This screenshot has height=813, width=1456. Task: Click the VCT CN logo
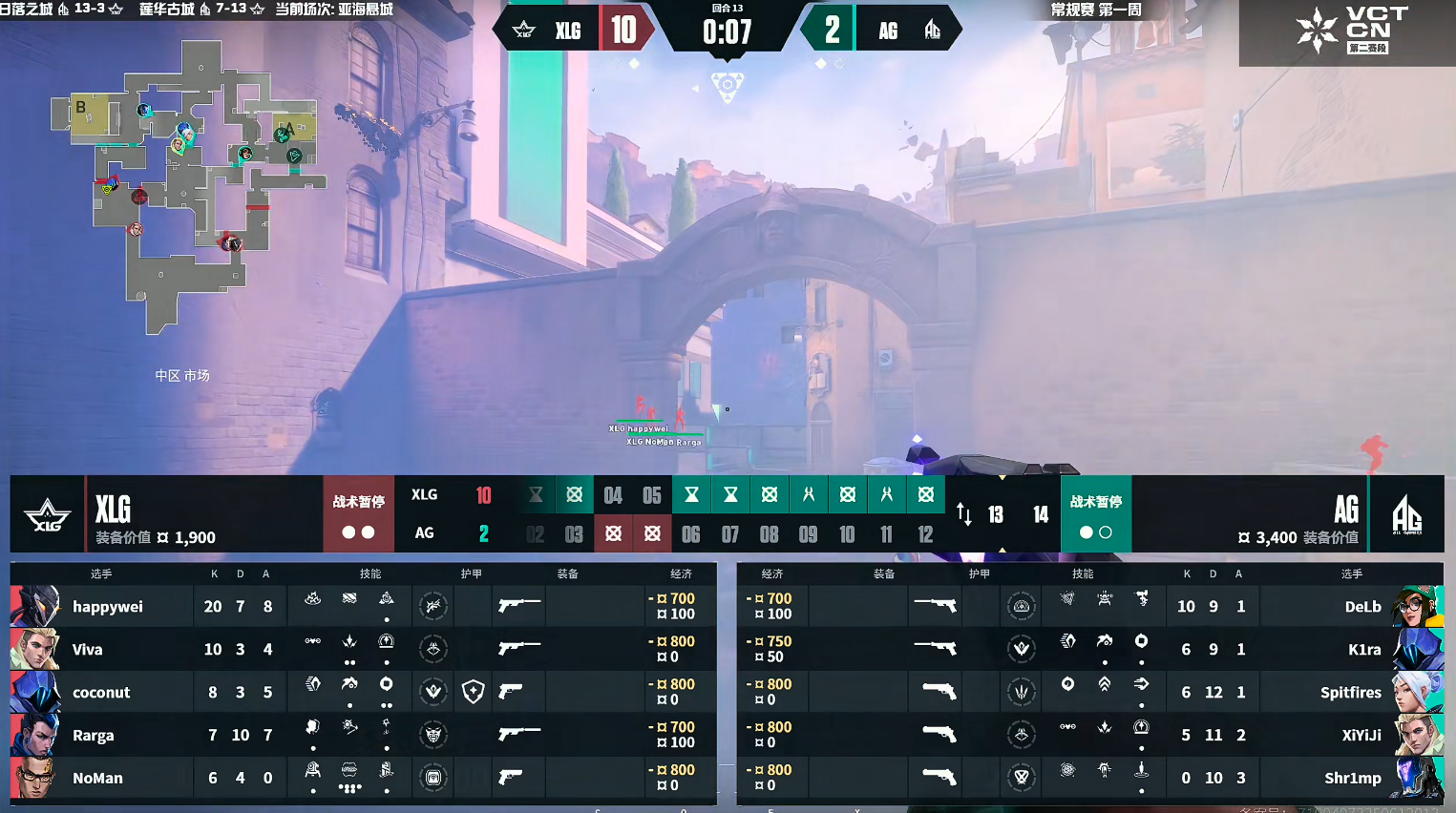click(1346, 31)
